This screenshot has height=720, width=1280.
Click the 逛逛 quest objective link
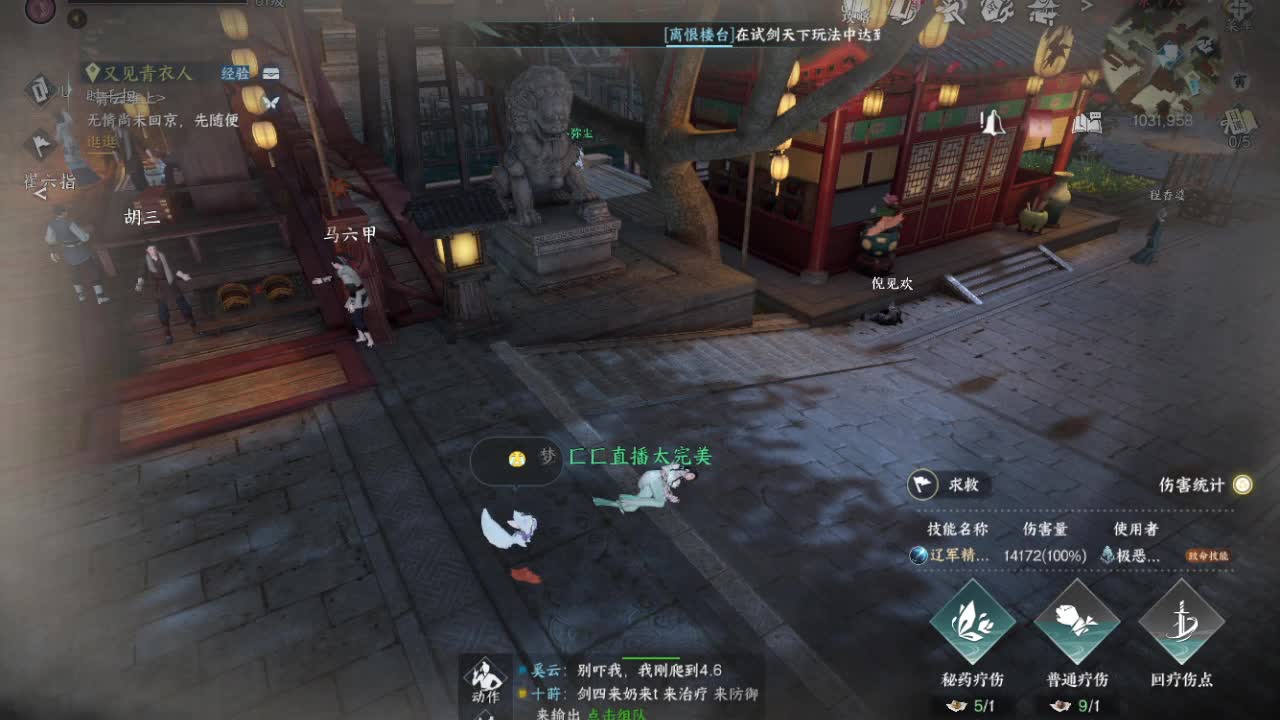(102, 143)
